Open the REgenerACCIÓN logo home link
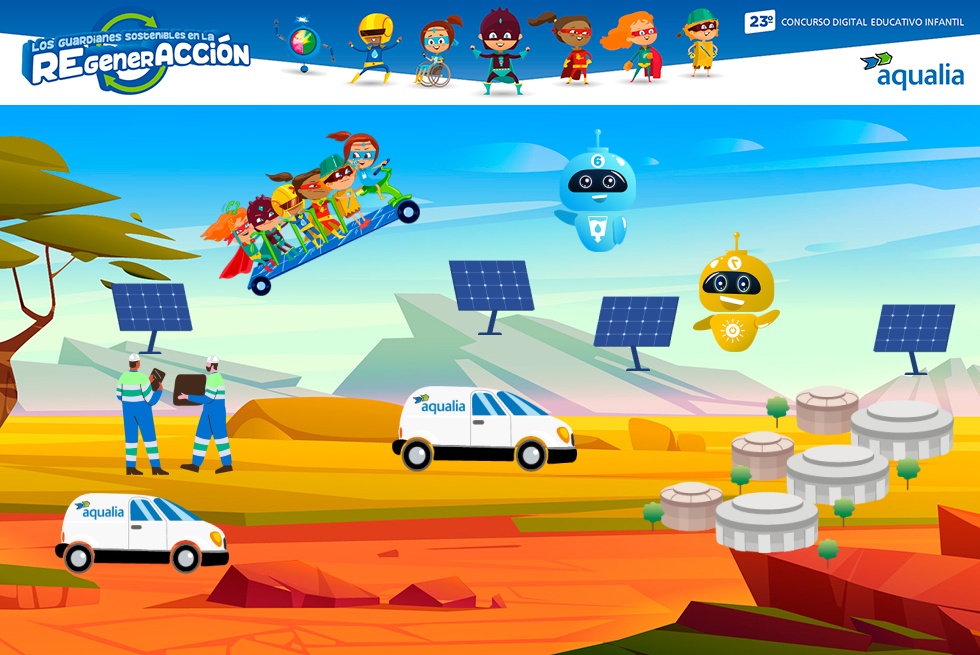 click(x=136, y=54)
